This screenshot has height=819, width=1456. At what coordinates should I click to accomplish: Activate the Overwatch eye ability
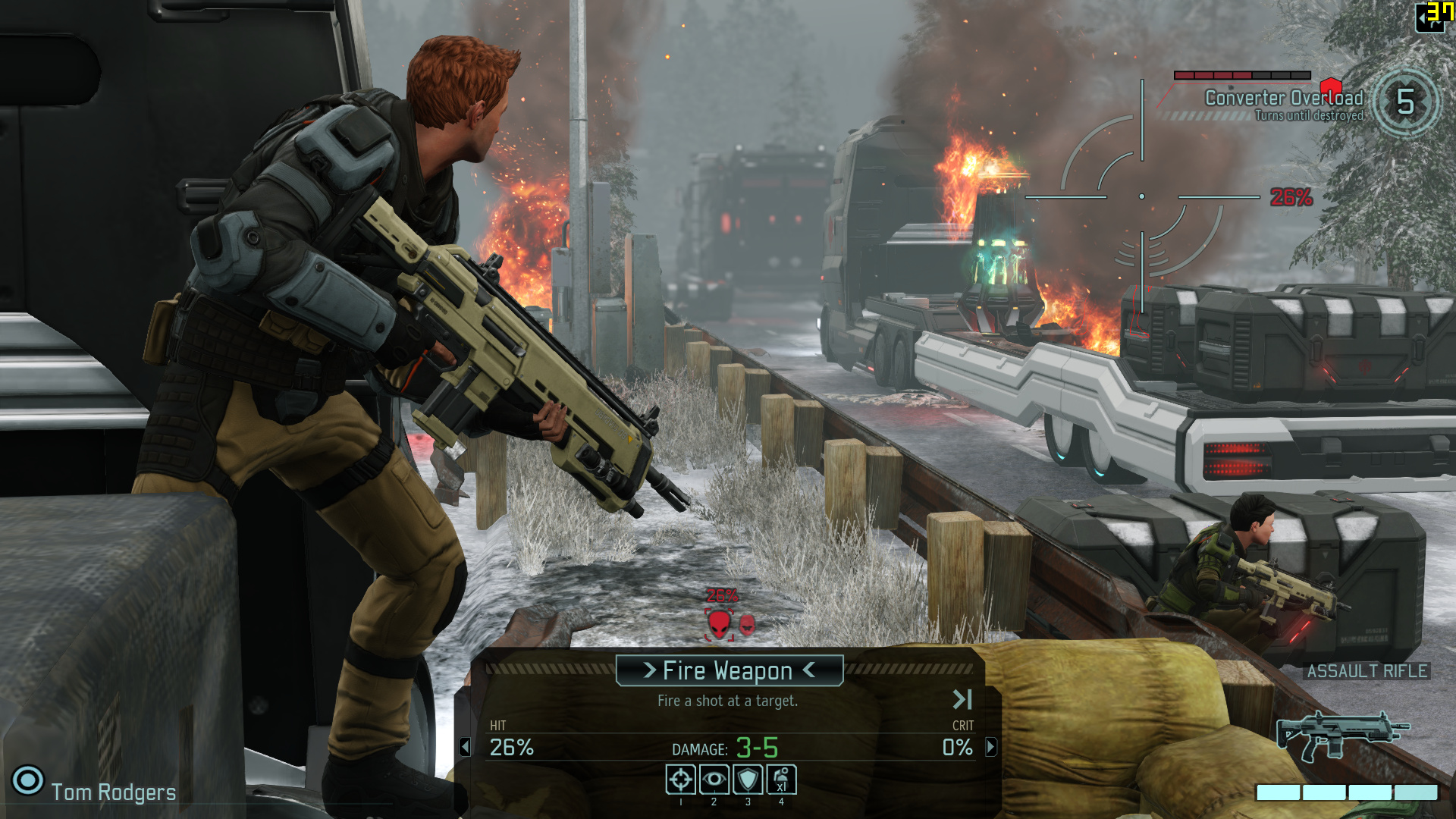pyautogui.click(x=714, y=780)
